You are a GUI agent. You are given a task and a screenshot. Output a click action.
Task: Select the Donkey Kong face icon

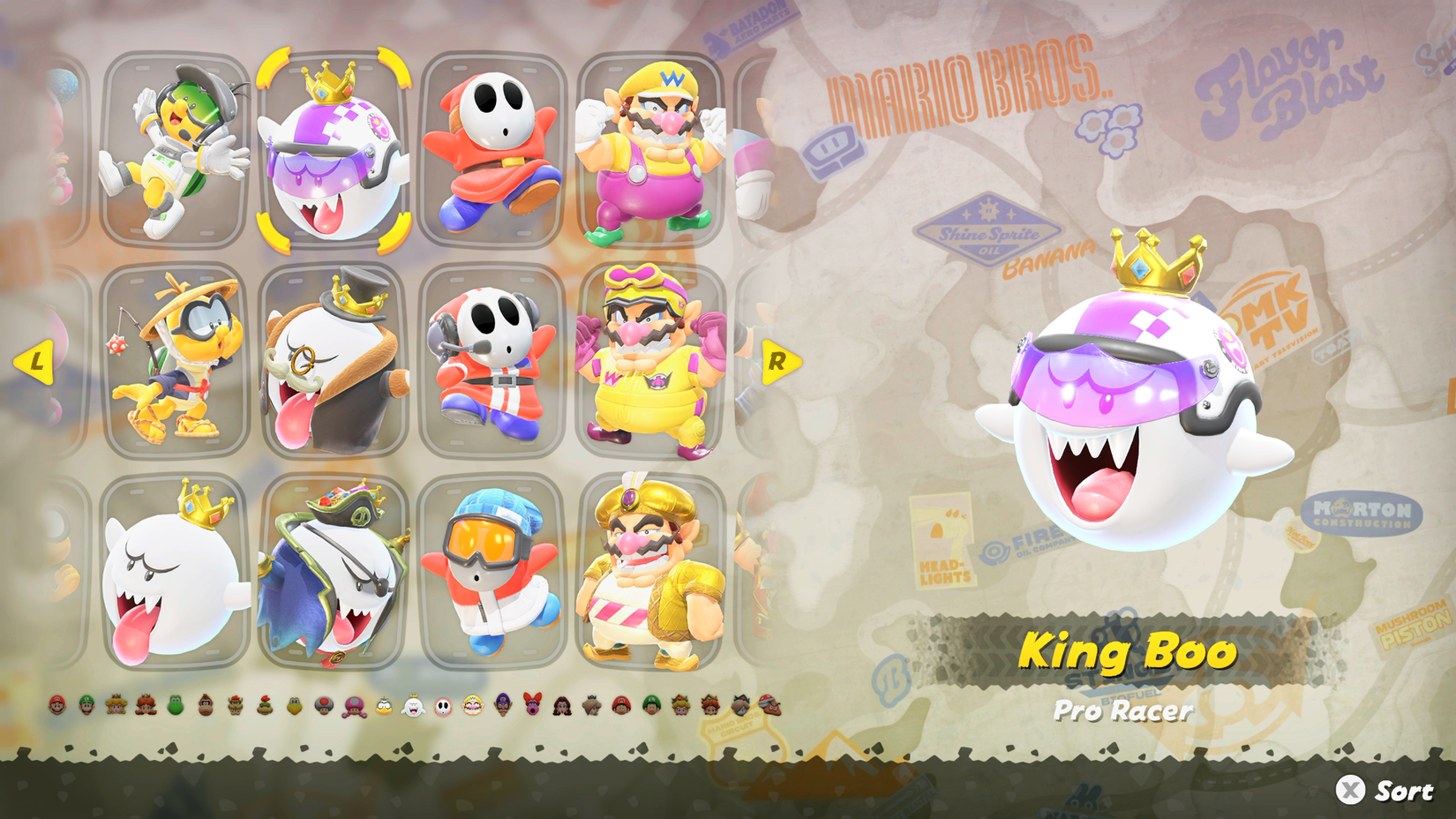coord(206,706)
